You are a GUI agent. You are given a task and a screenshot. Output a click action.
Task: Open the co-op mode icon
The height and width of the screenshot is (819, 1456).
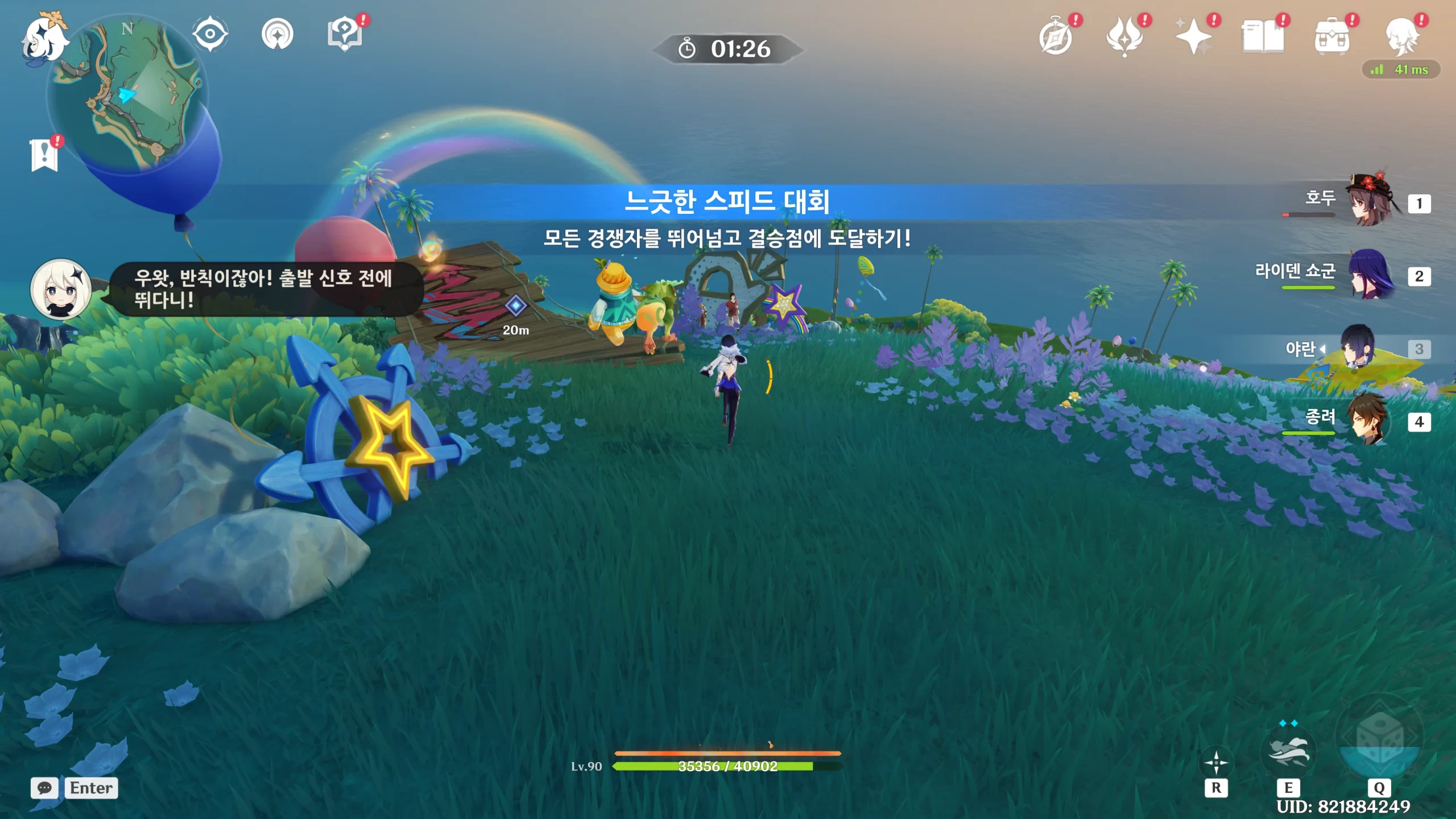pyautogui.click(x=278, y=34)
